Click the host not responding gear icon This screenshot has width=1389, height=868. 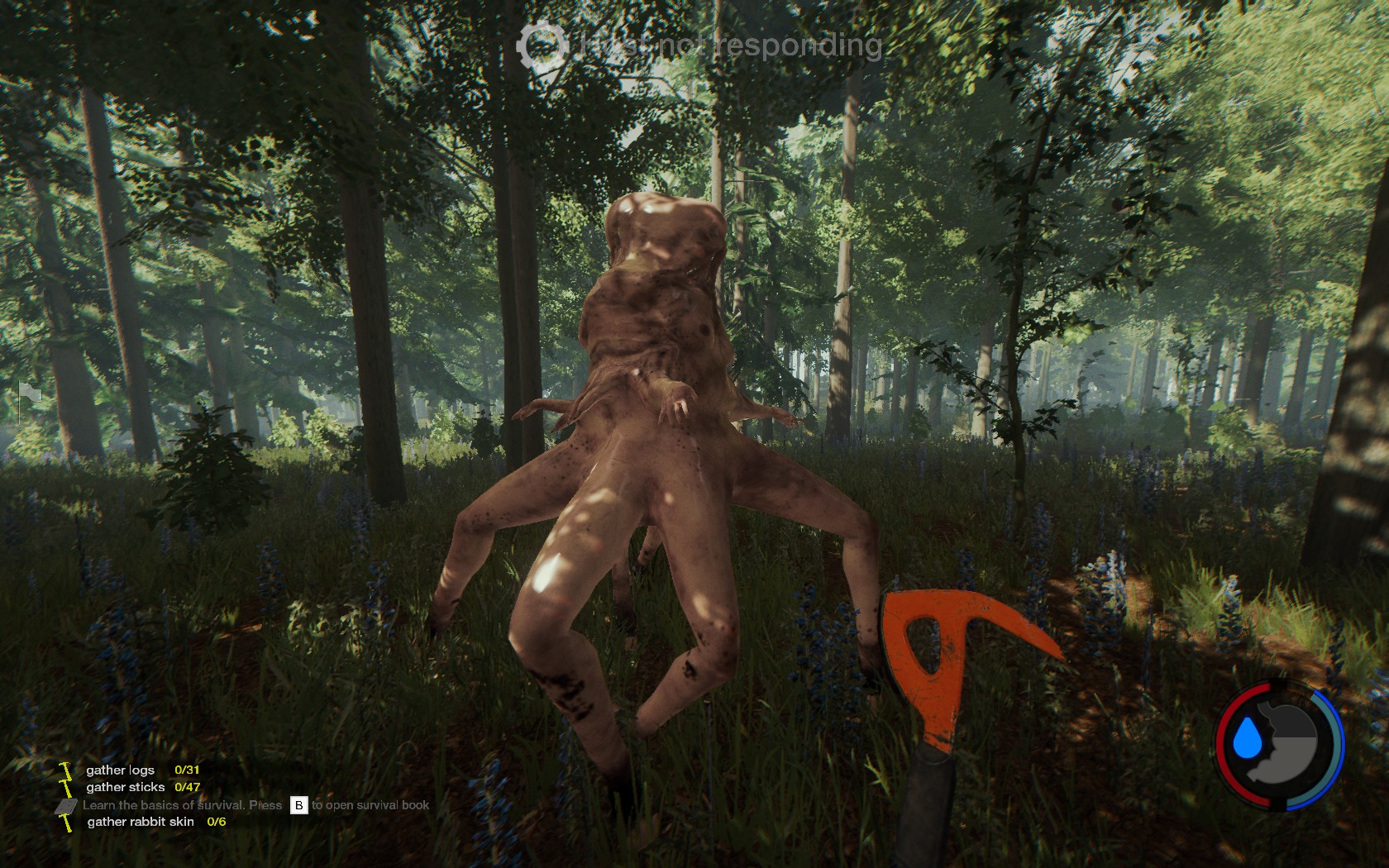pos(542,45)
